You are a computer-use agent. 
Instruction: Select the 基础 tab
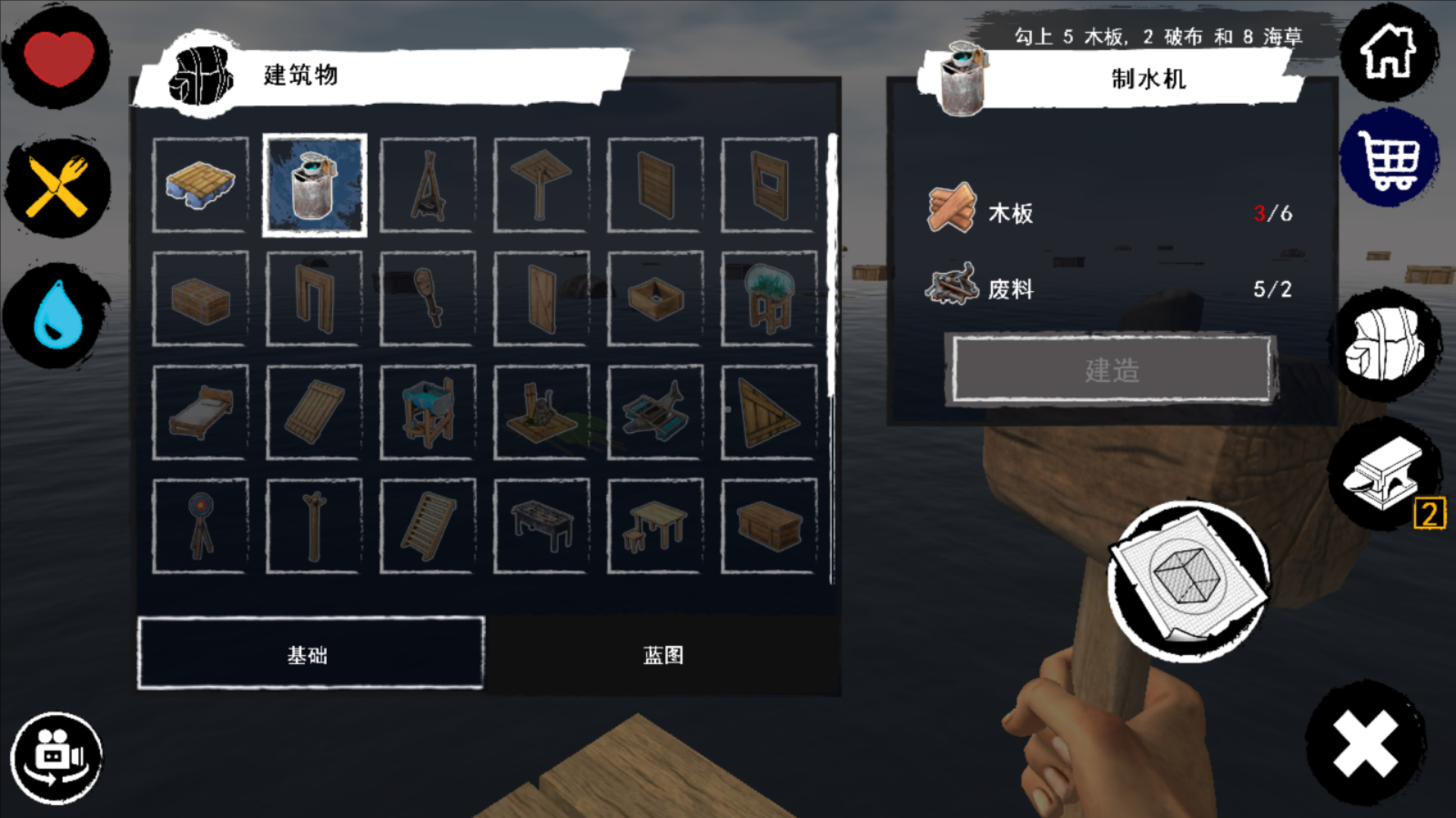[310, 654]
